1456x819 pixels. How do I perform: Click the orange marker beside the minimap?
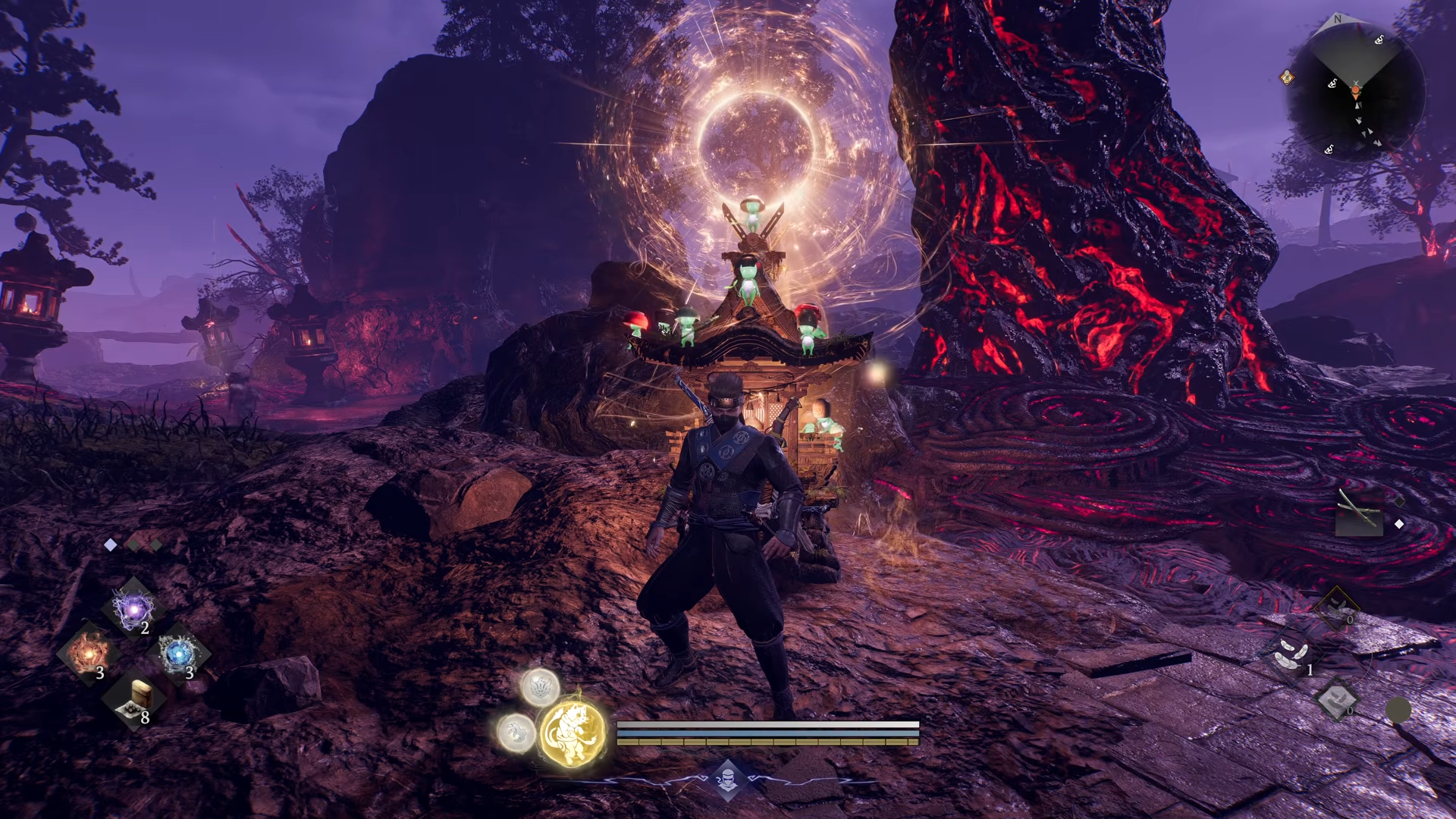coord(1287,77)
